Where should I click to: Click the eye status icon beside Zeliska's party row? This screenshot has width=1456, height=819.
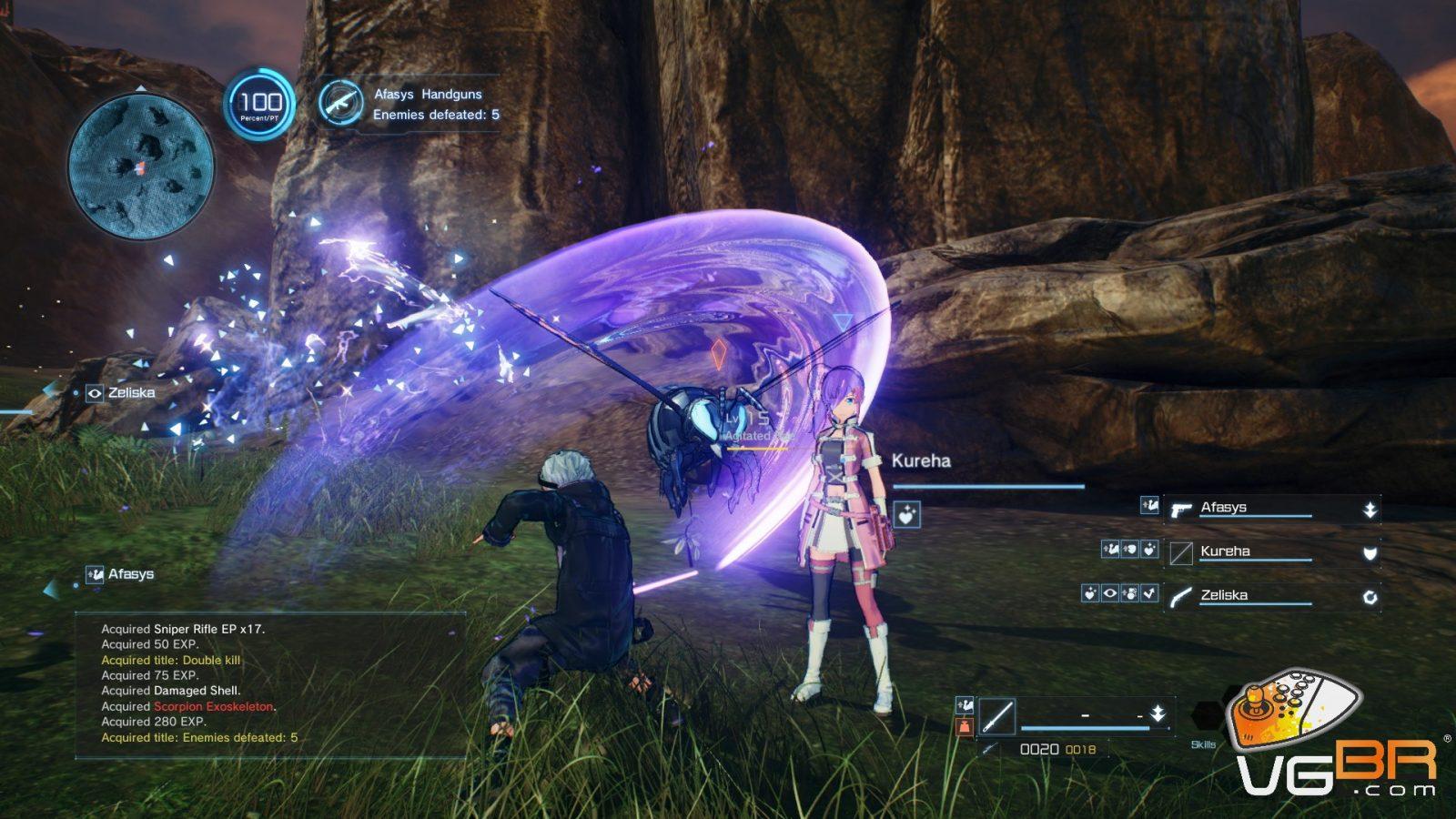pyautogui.click(x=1110, y=594)
